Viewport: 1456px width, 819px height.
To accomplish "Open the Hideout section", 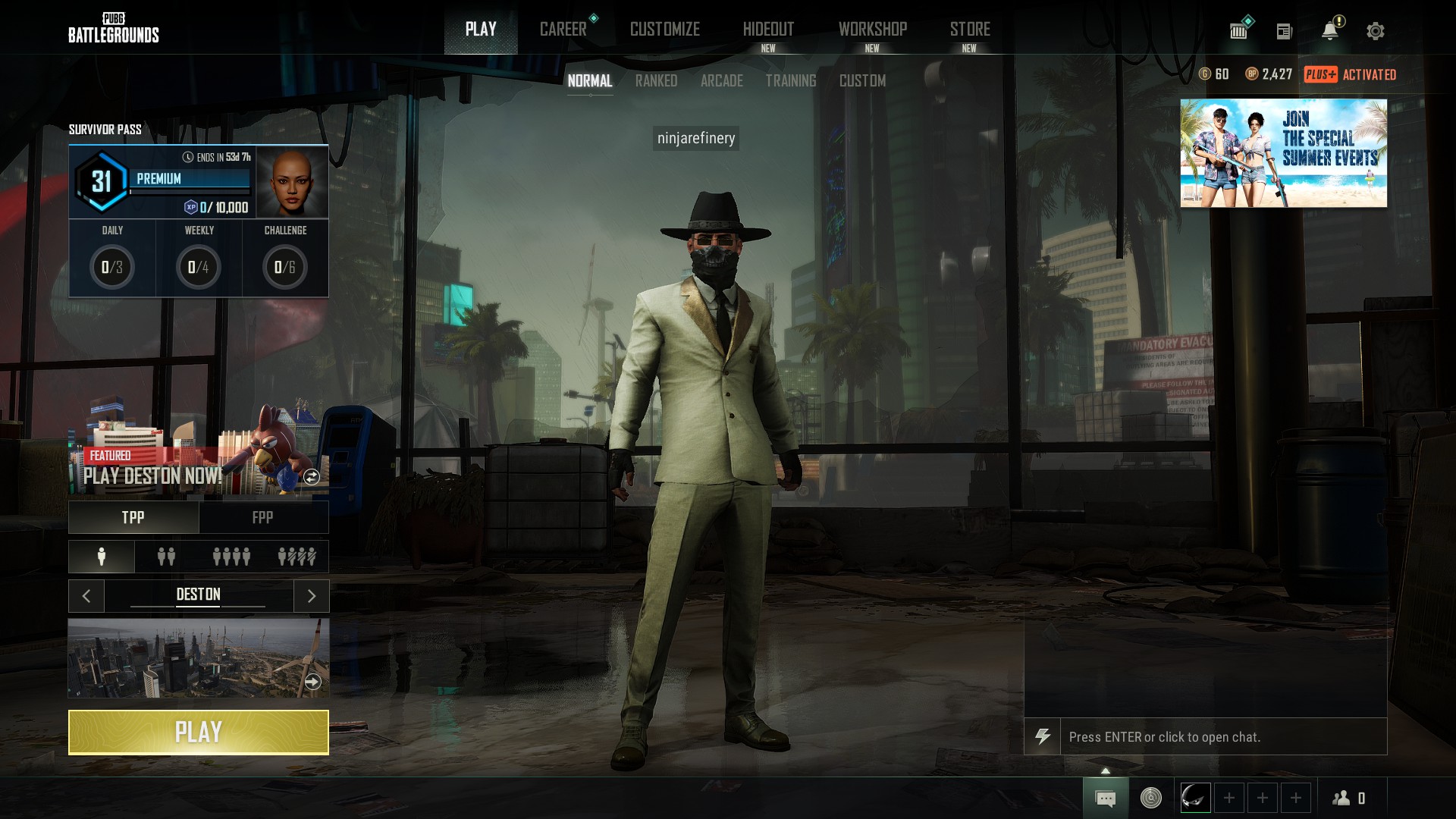I will coord(768,30).
